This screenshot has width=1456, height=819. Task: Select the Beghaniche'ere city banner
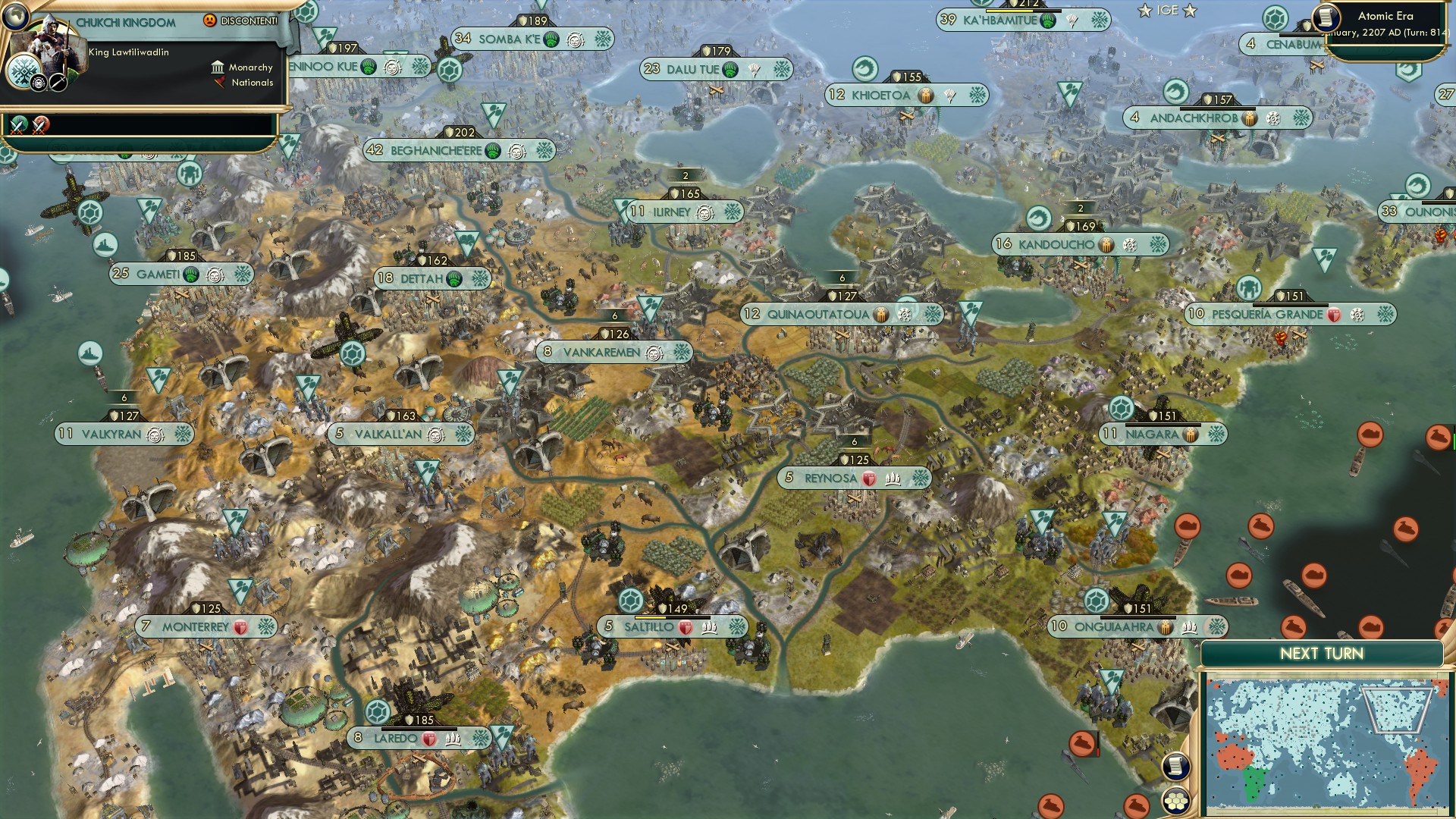pos(435,151)
